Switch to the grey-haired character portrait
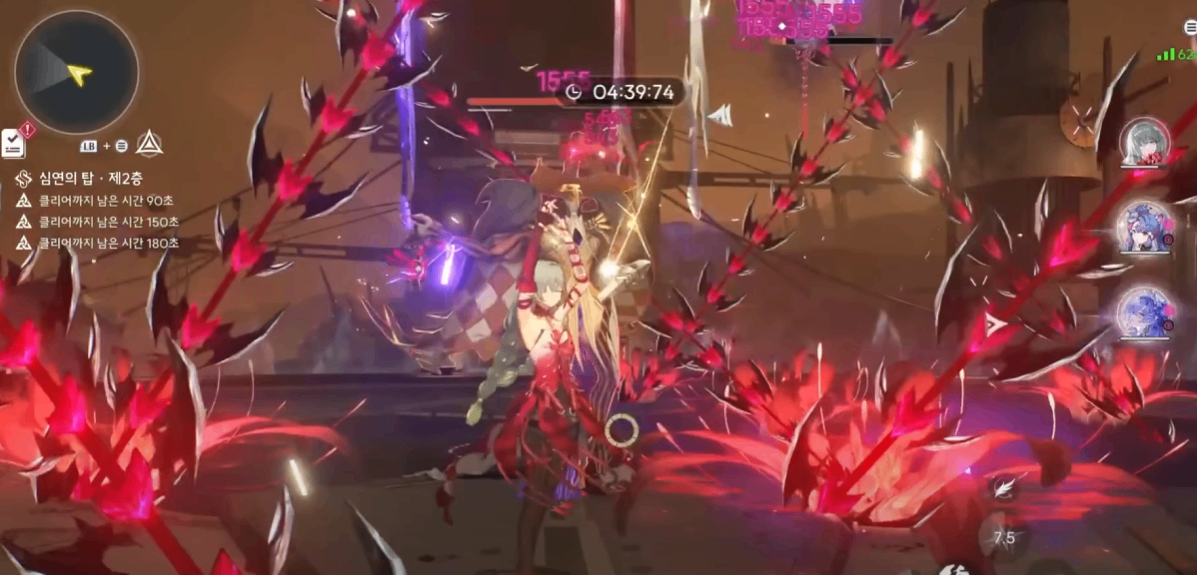The image size is (1197, 575). 1143,141
